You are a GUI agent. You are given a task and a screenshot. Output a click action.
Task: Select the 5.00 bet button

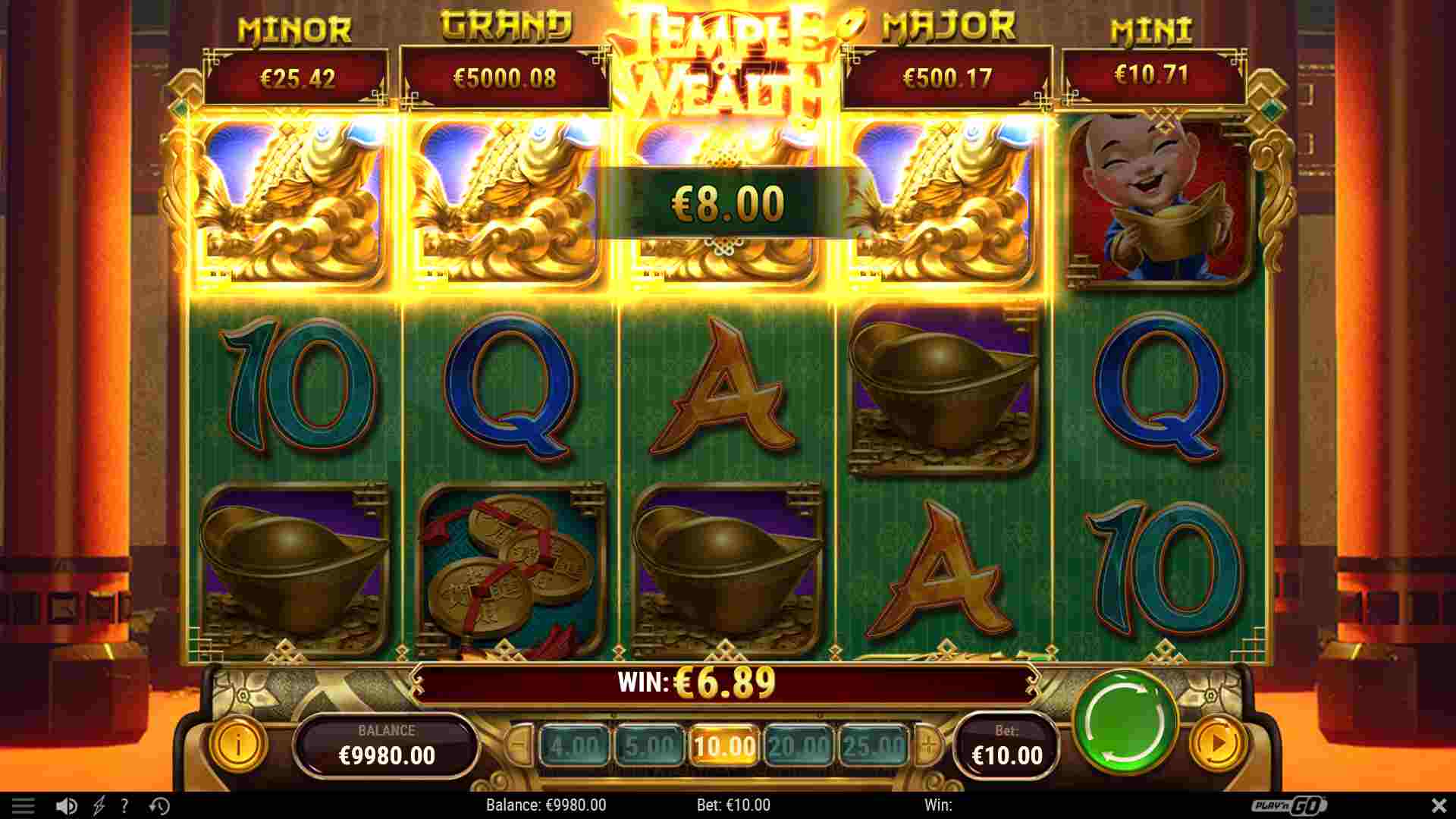pyautogui.click(x=651, y=744)
